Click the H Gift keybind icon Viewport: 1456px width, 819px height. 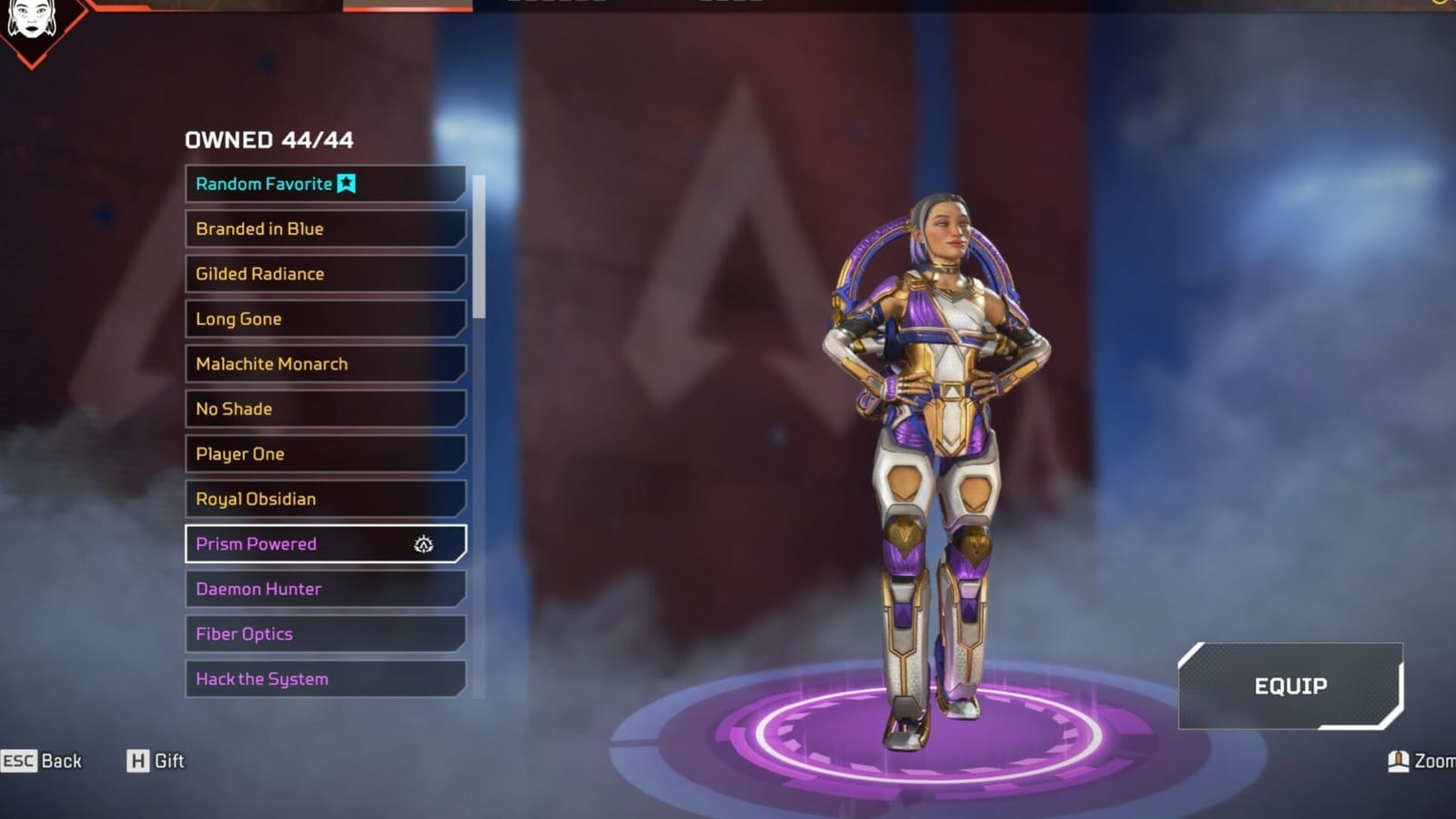click(138, 761)
